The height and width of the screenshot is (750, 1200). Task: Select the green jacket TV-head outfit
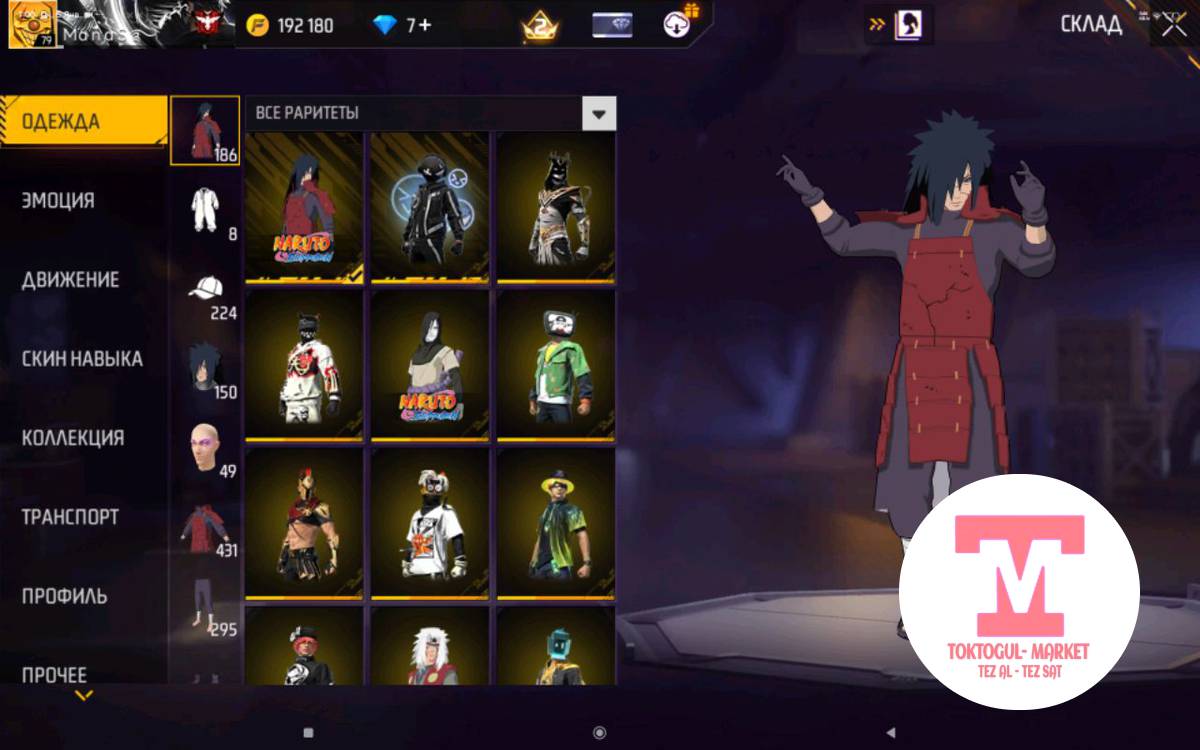click(x=556, y=365)
